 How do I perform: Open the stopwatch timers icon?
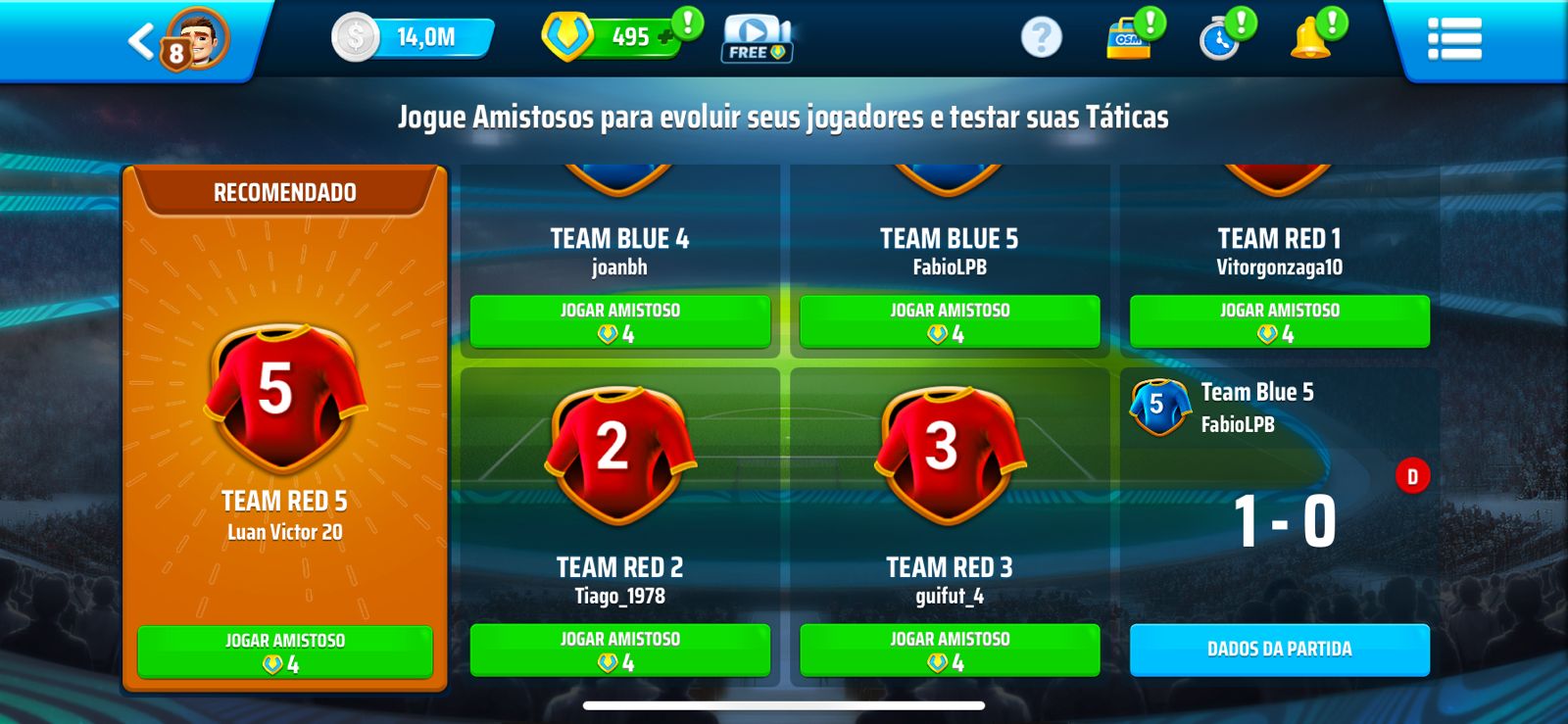tap(1220, 39)
